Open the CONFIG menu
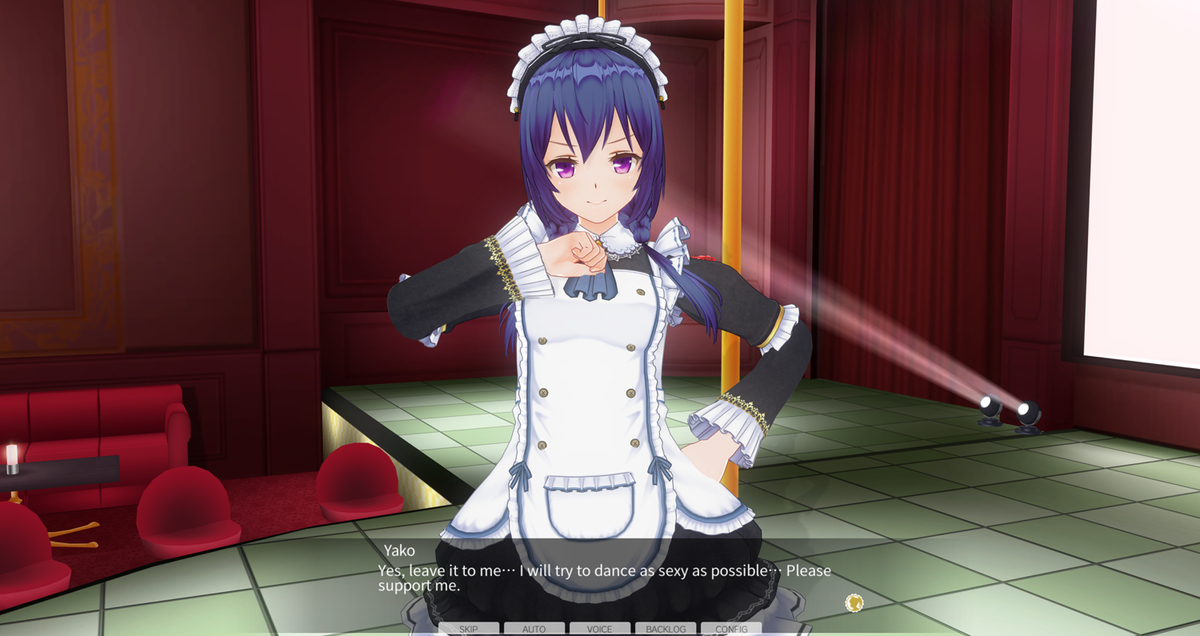1200x636 pixels. coord(731,629)
